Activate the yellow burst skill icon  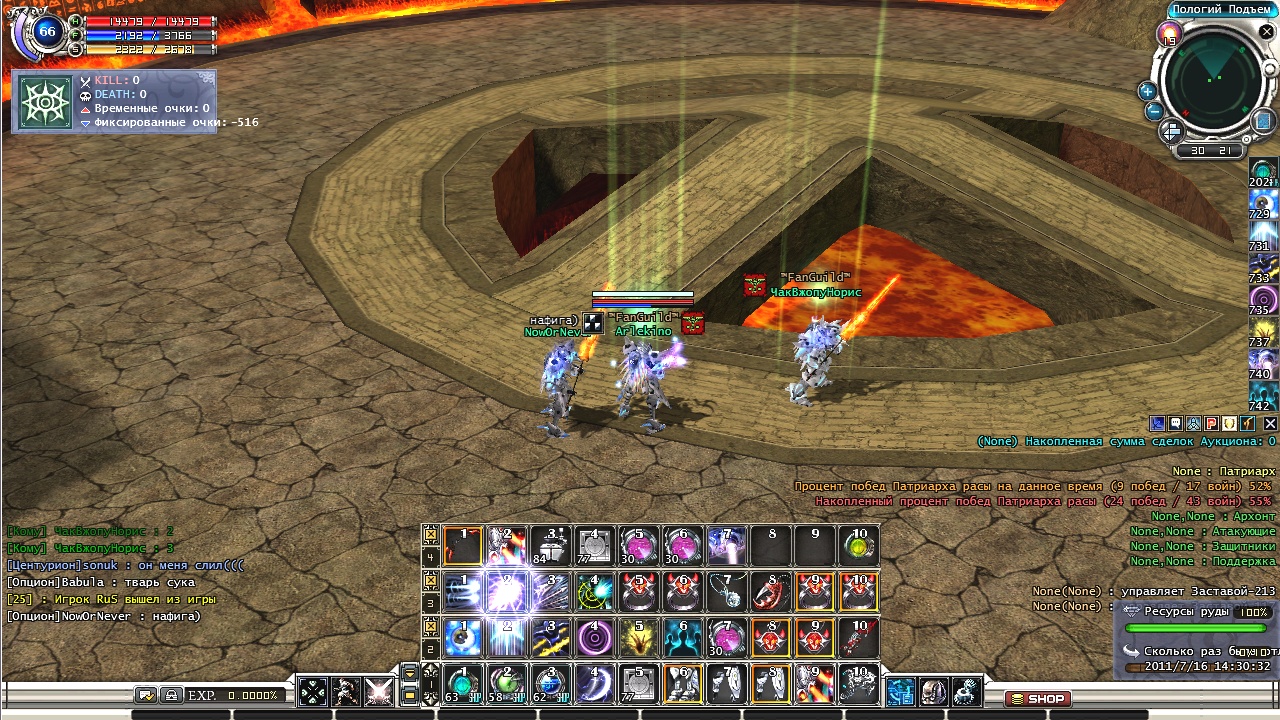(x=639, y=638)
